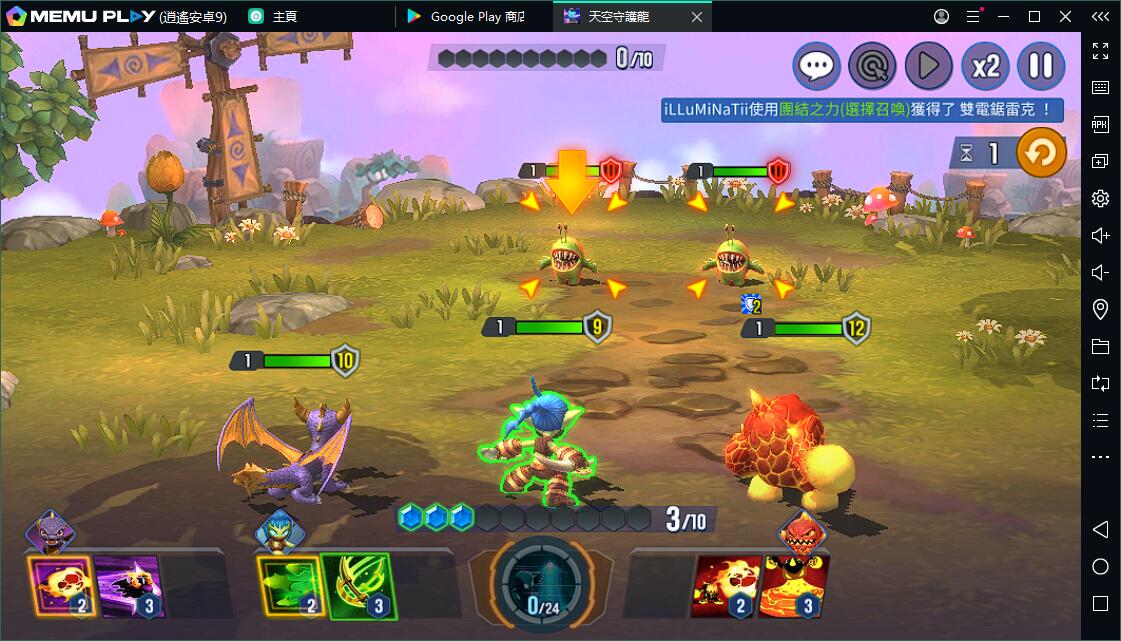Open the chat bubble button

[x=816, y=66]
